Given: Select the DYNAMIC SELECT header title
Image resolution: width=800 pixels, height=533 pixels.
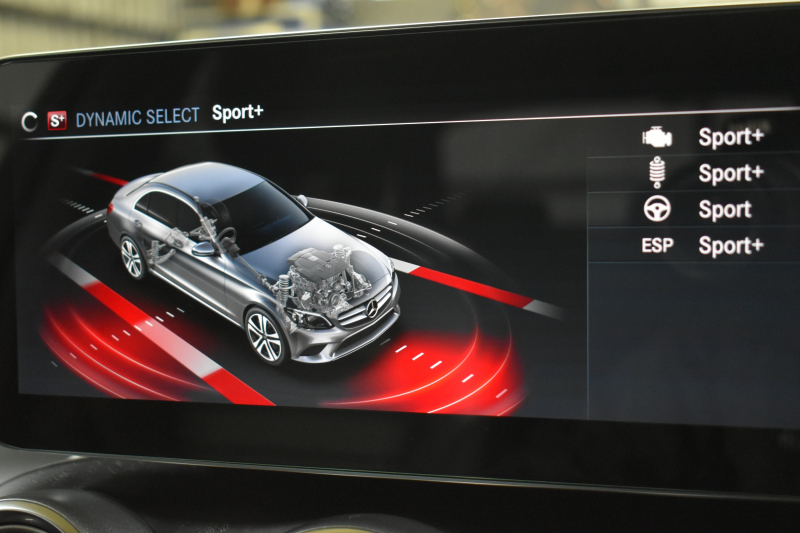Looking at the screenshot, I should click(137, 117).
